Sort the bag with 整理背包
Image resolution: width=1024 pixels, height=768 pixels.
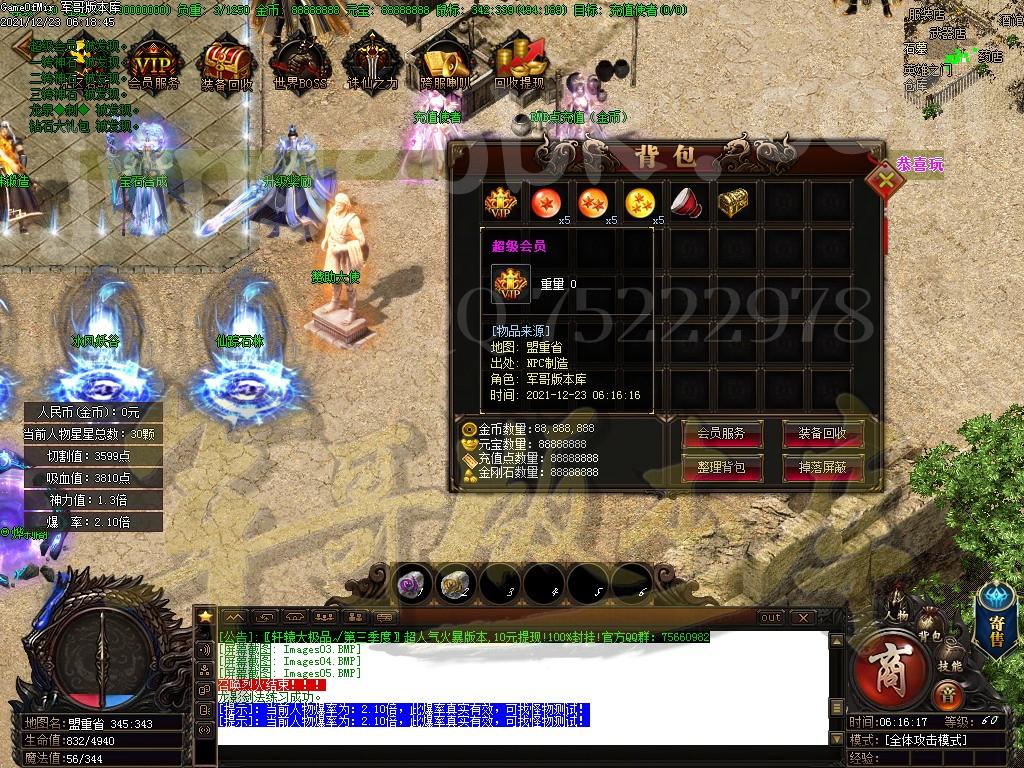point(721,467)
